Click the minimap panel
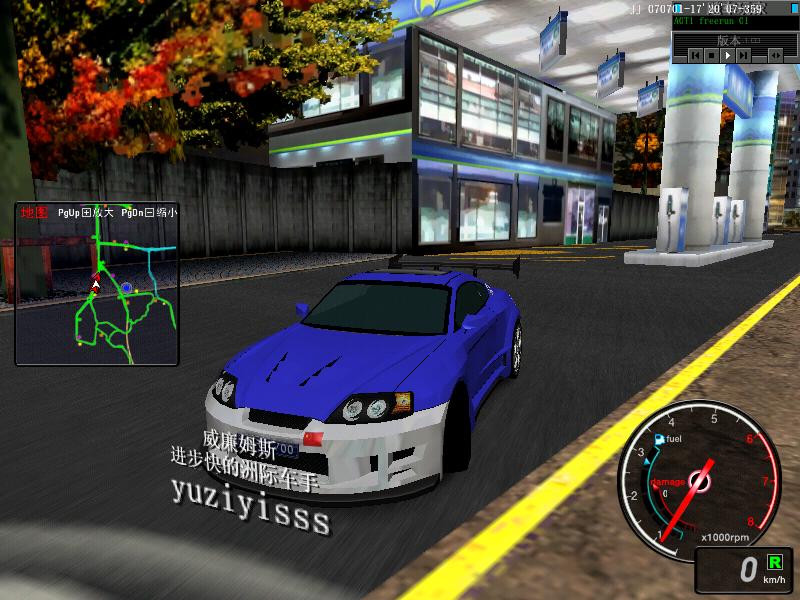 click(96, 283)
